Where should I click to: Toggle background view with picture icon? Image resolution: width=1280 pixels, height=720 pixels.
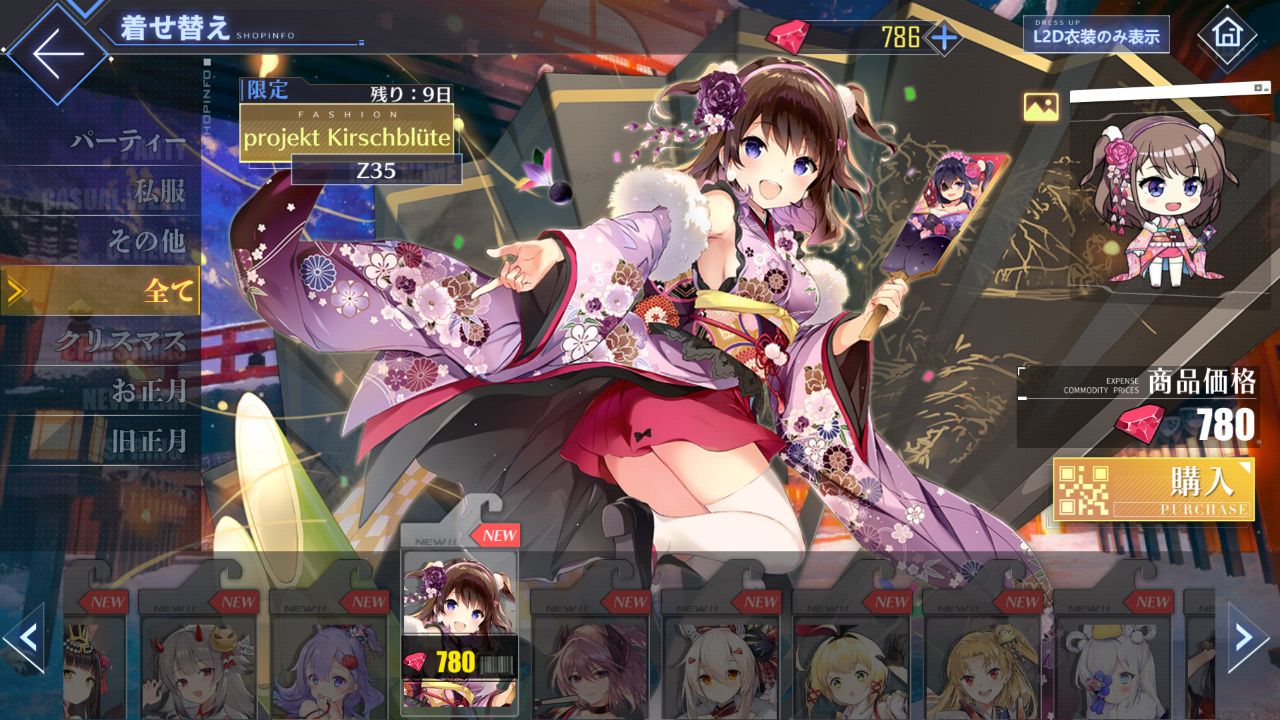[x=1040, y=107]
